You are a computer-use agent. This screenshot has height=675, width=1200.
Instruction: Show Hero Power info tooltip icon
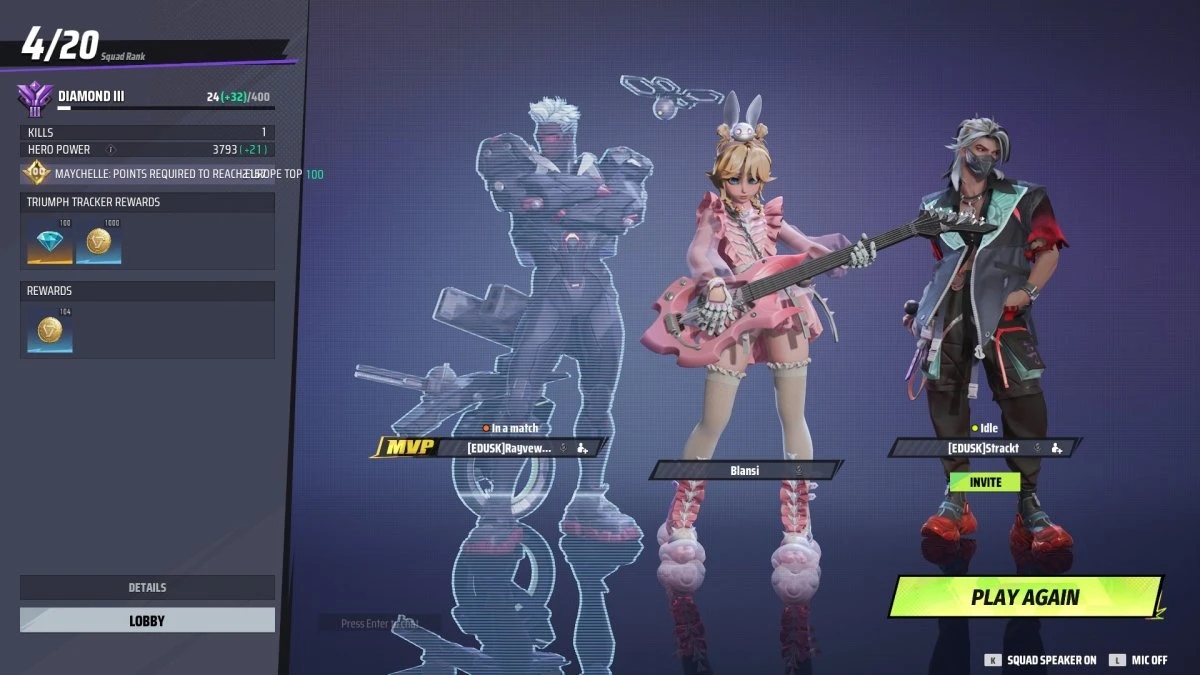click(x=111, y=150)
